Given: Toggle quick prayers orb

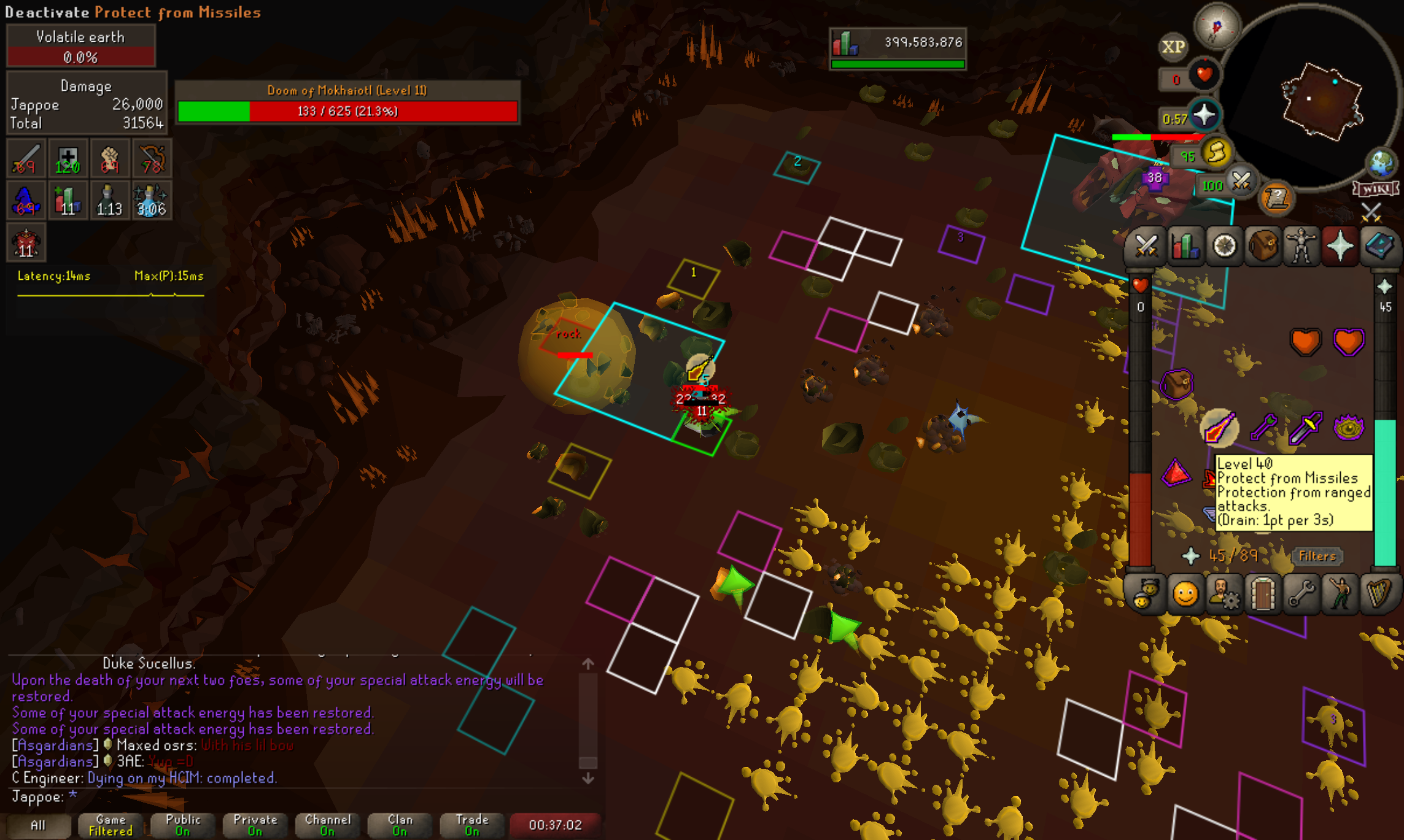Looking at the screenshot, I should tap(1204, 115).
